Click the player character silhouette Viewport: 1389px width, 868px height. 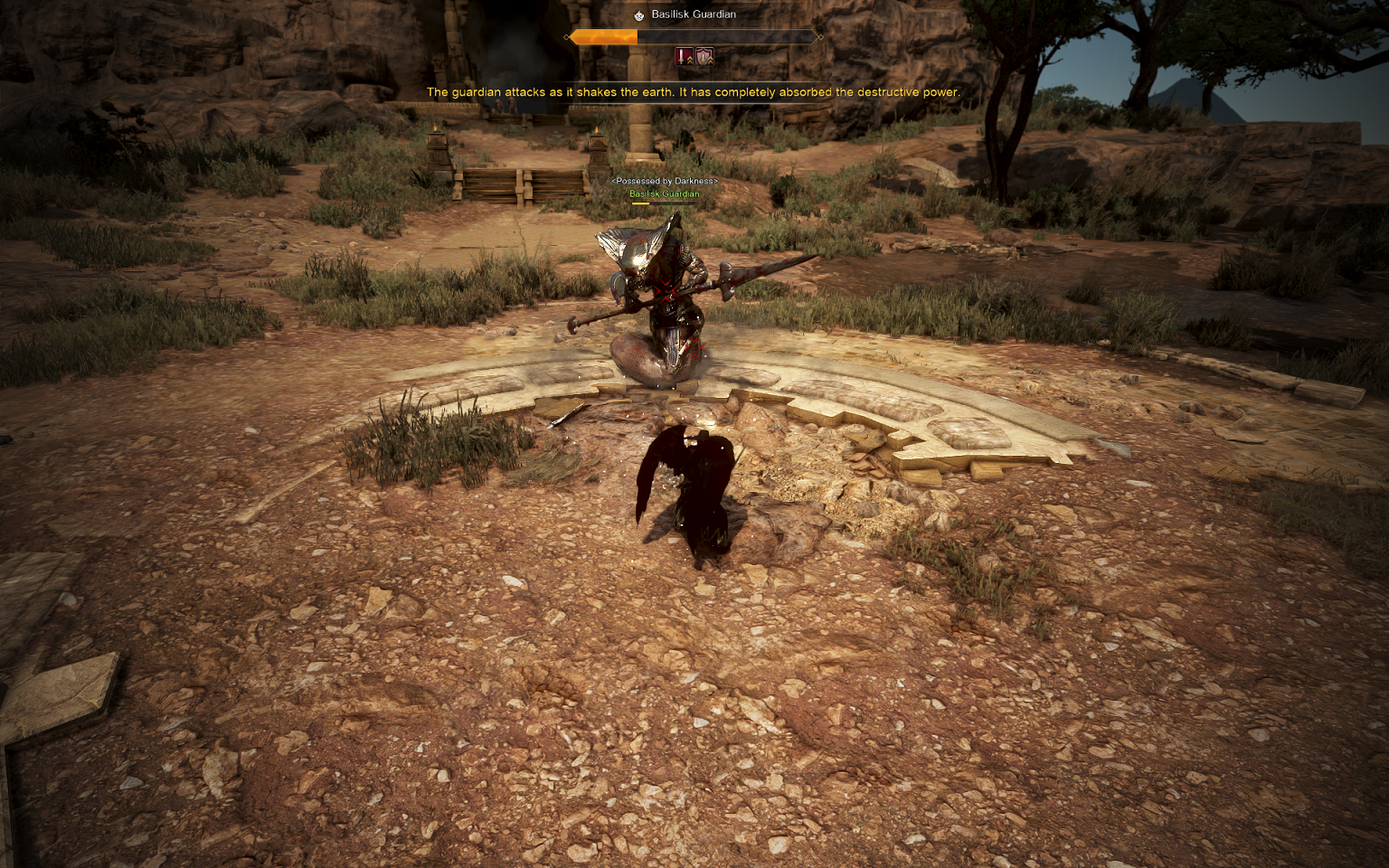click(x=690, y=488)
